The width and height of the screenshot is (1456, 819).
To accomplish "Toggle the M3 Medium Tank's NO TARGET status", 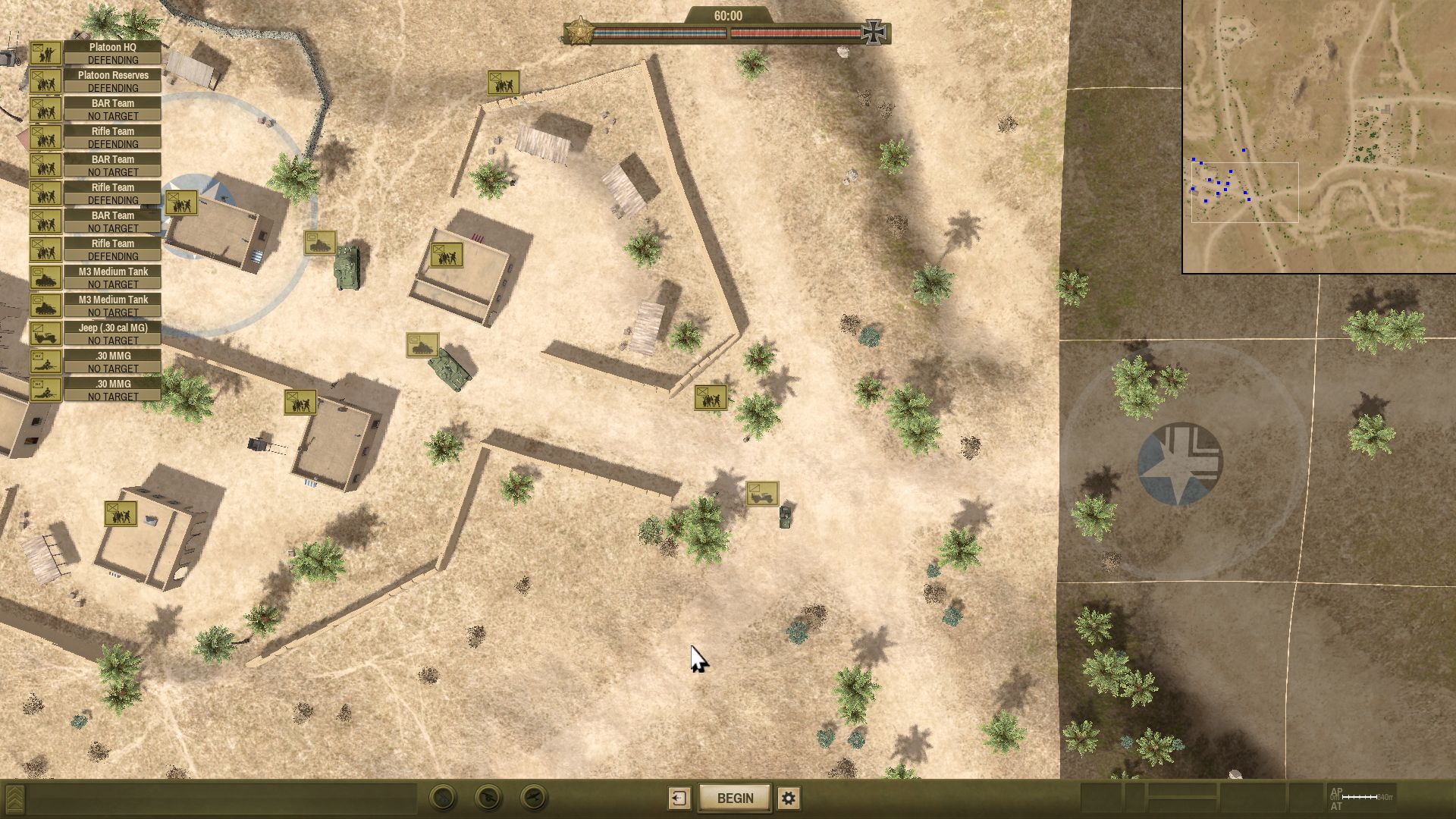I will 112,284.
